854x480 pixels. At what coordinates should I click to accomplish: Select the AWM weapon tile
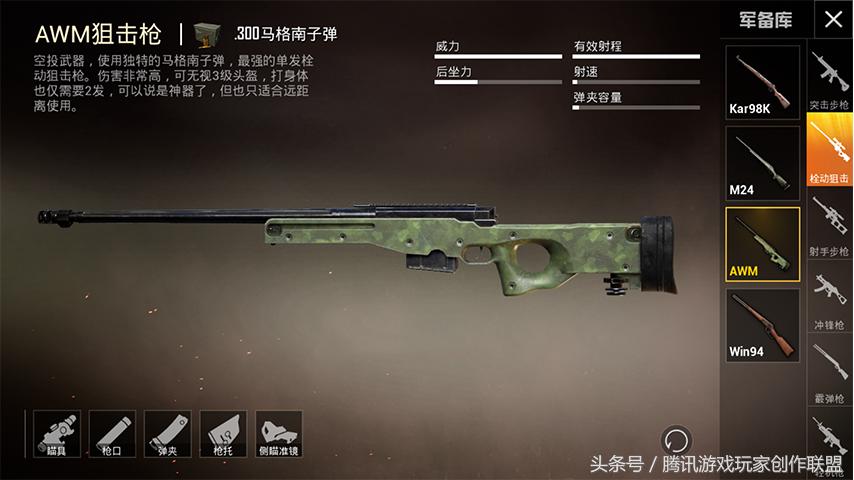(x=762, y=243)
